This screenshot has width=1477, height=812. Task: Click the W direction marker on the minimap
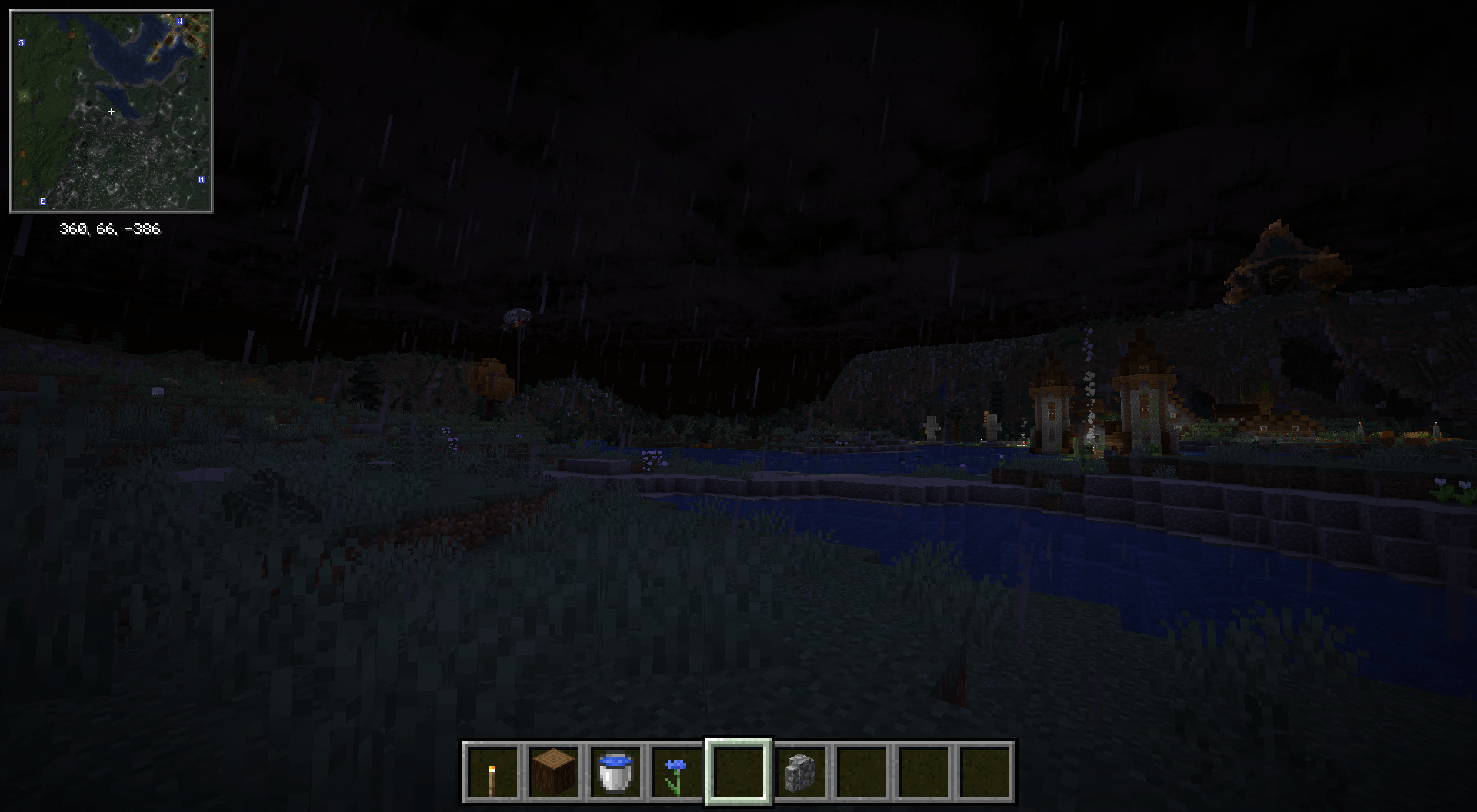[179, 23]
